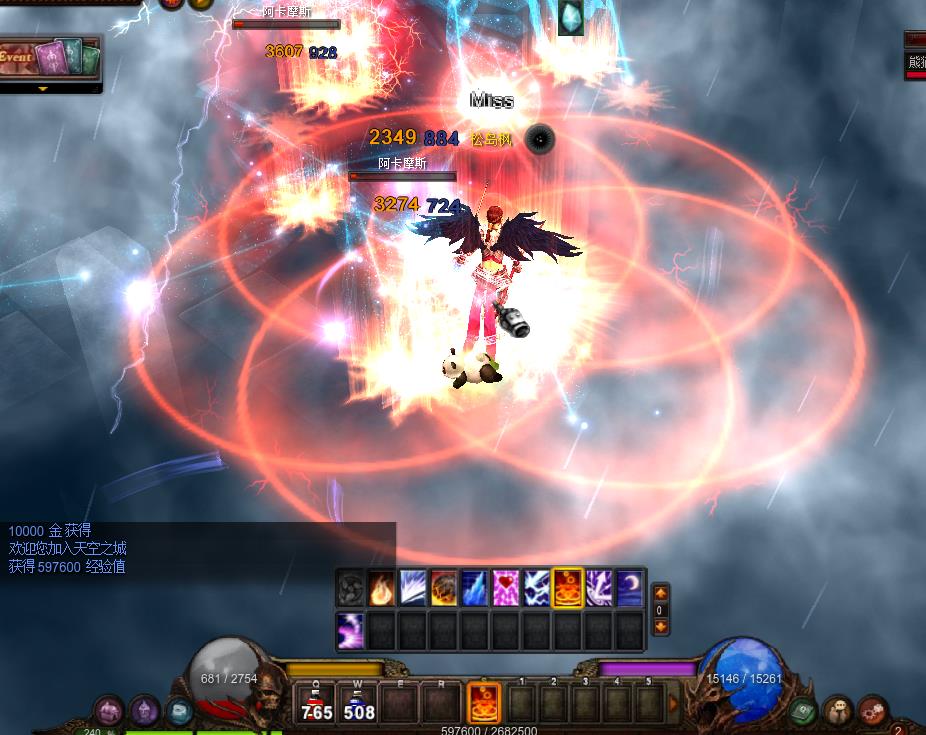This screenshot has height=735, width=926.
Task: Click the active fire skill on the bottom bar
Action: click(x=484, y=703)
